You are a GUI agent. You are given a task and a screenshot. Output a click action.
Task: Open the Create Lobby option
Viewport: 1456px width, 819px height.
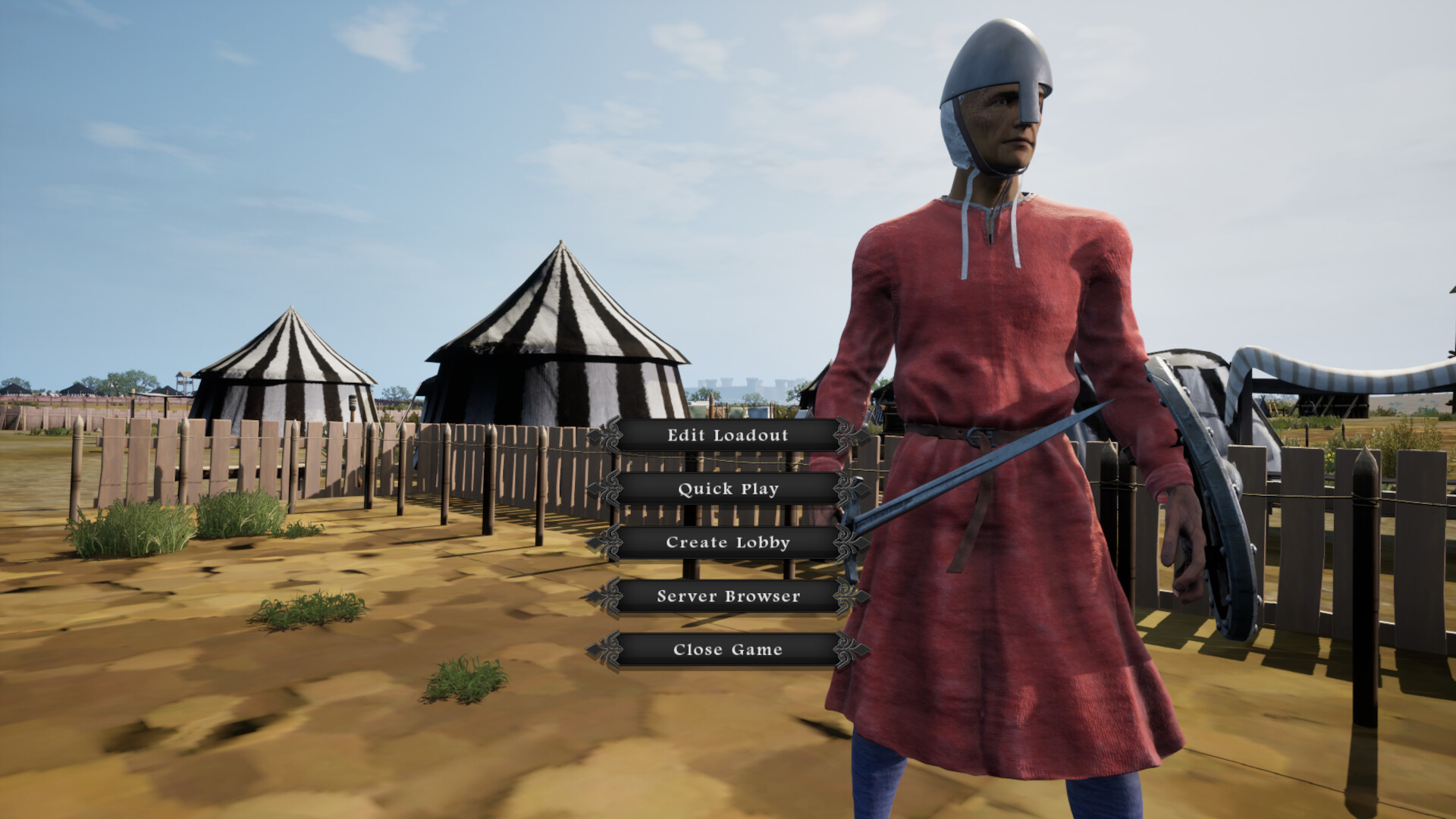(726, 543)
